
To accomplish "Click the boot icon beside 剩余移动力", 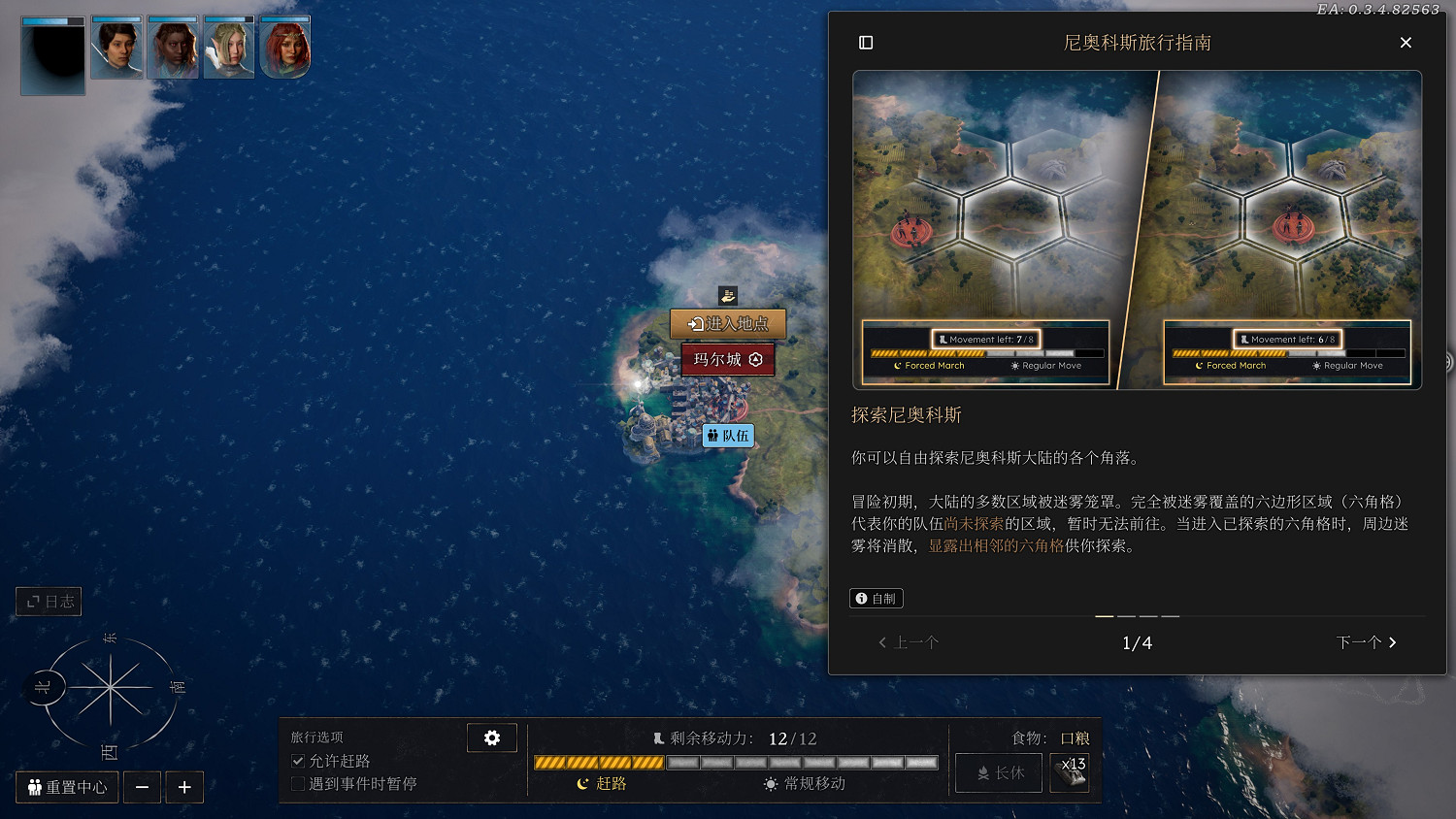I will click(x=659, y=737).
